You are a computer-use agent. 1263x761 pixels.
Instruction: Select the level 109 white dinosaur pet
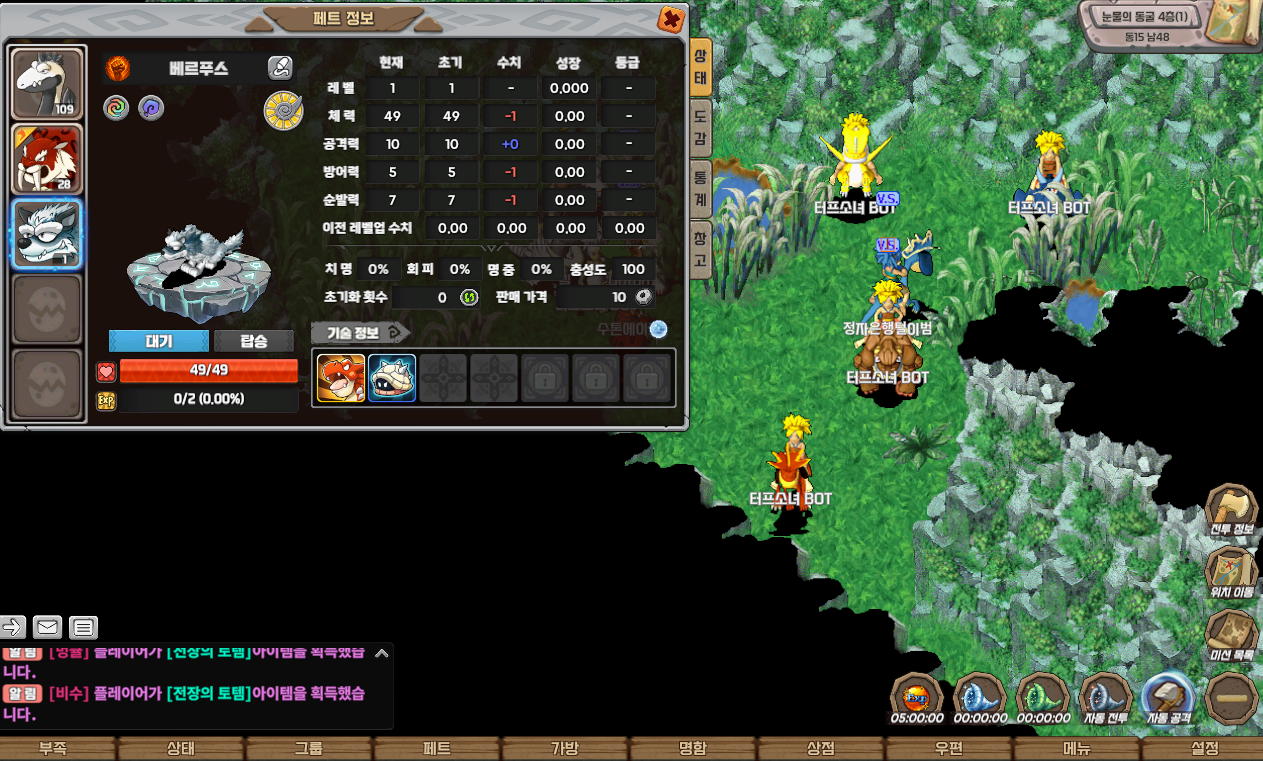46,84
